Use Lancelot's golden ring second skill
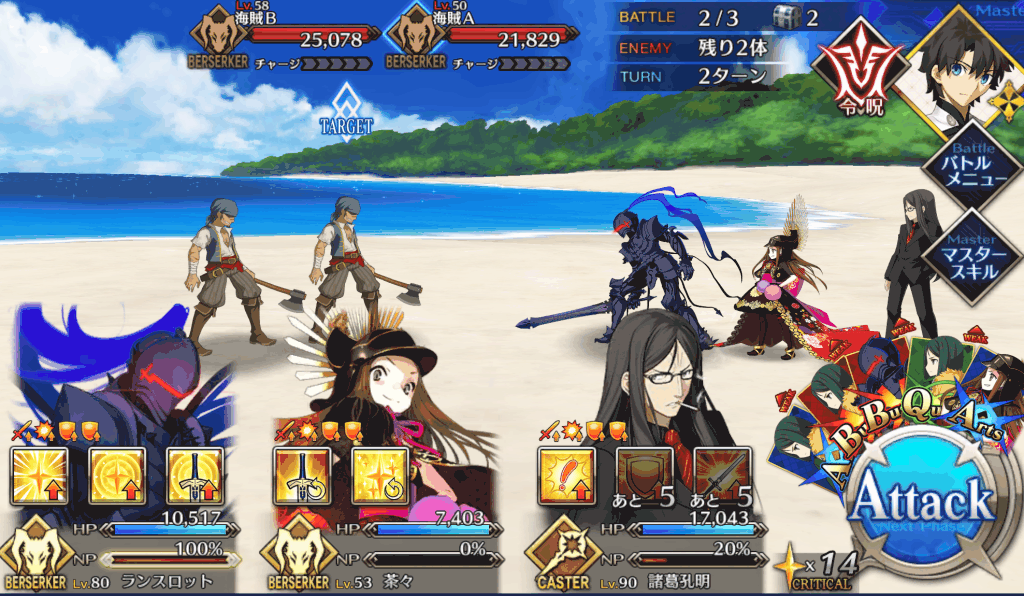This screenshot has width=1024, height=596. [117, 476]
